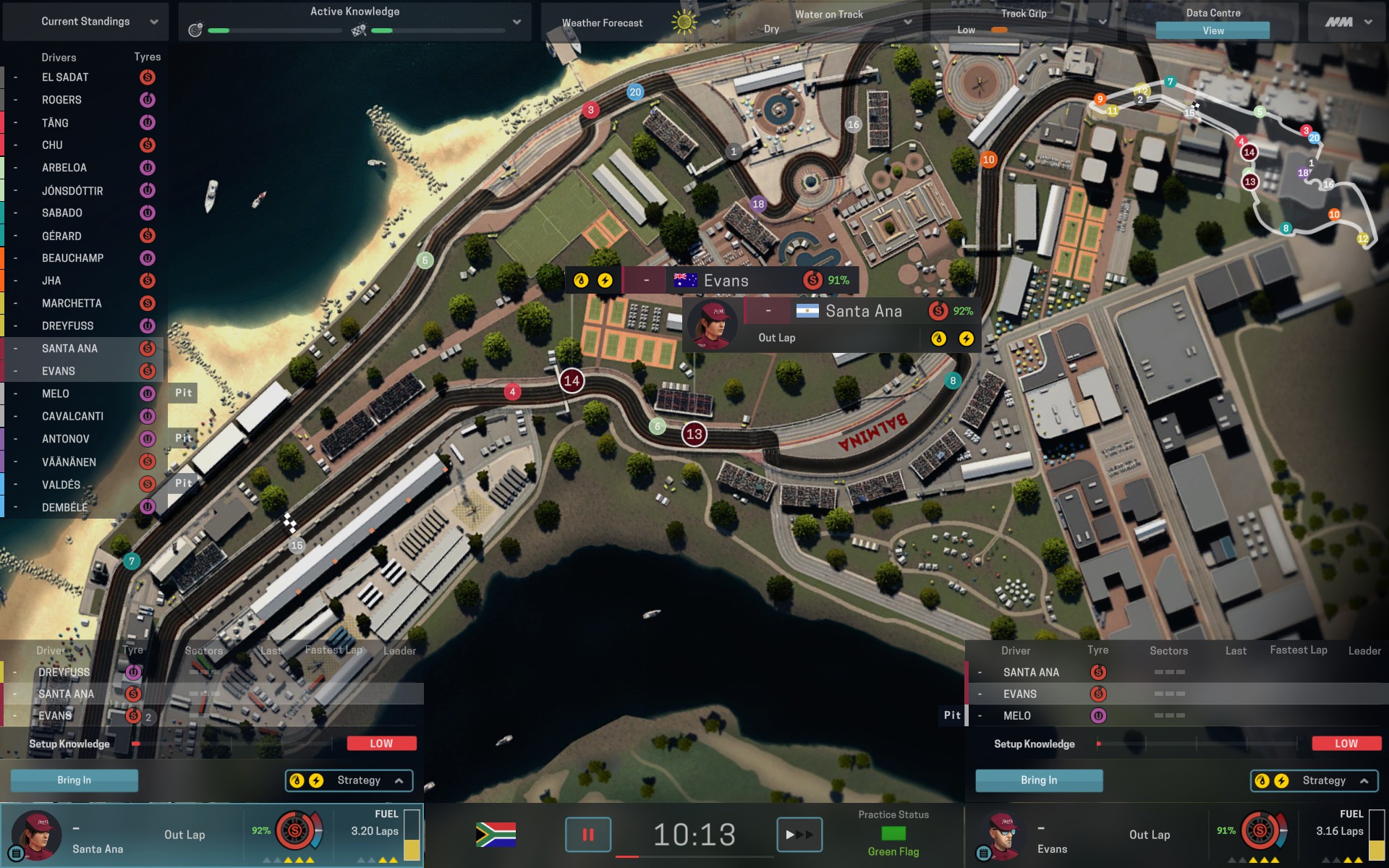Viewport: 1389px width, 868px height.
Task: Click the Evans name tag over the track
Action: coord(726,281)
